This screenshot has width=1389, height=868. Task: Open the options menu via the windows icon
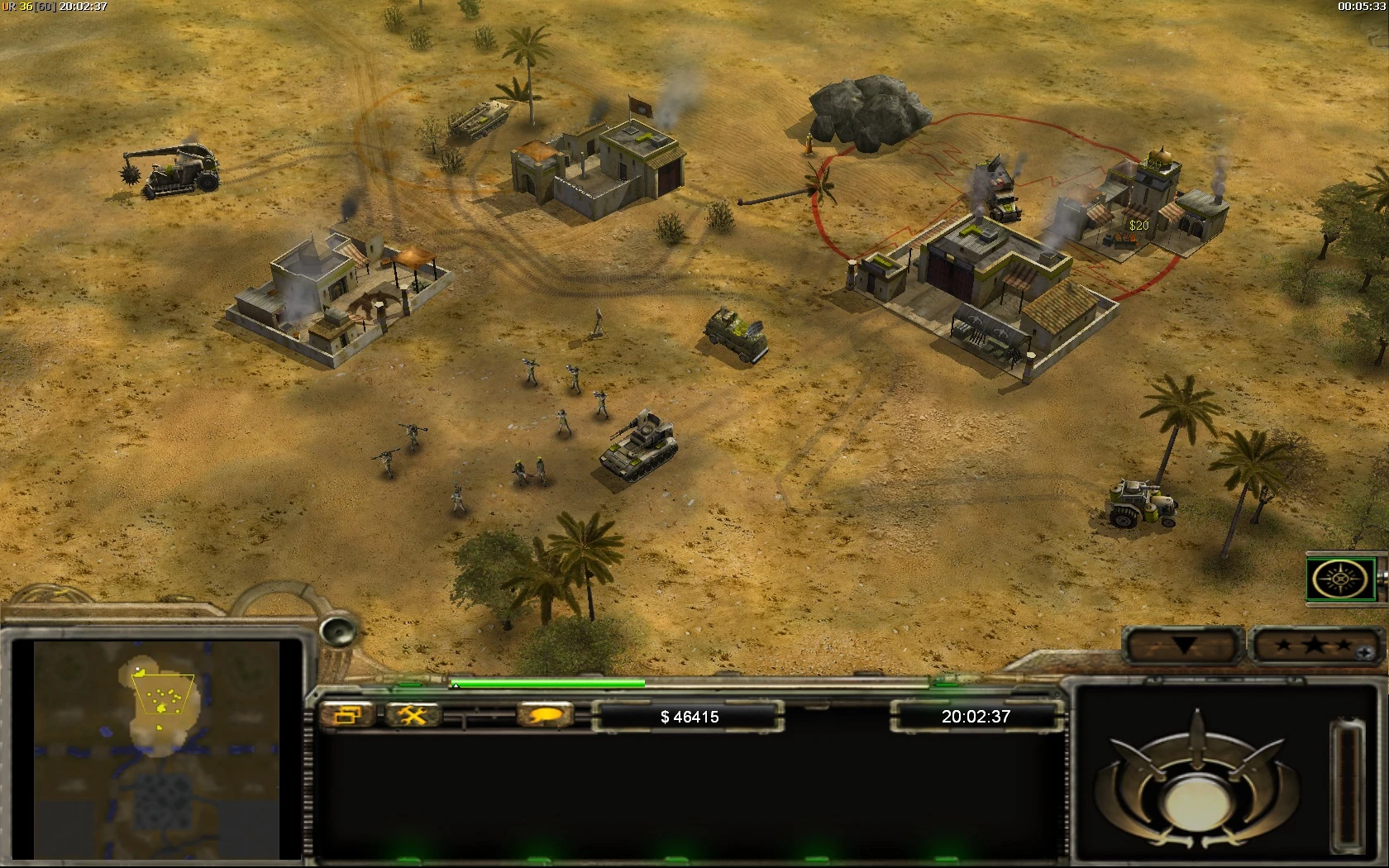349,715
